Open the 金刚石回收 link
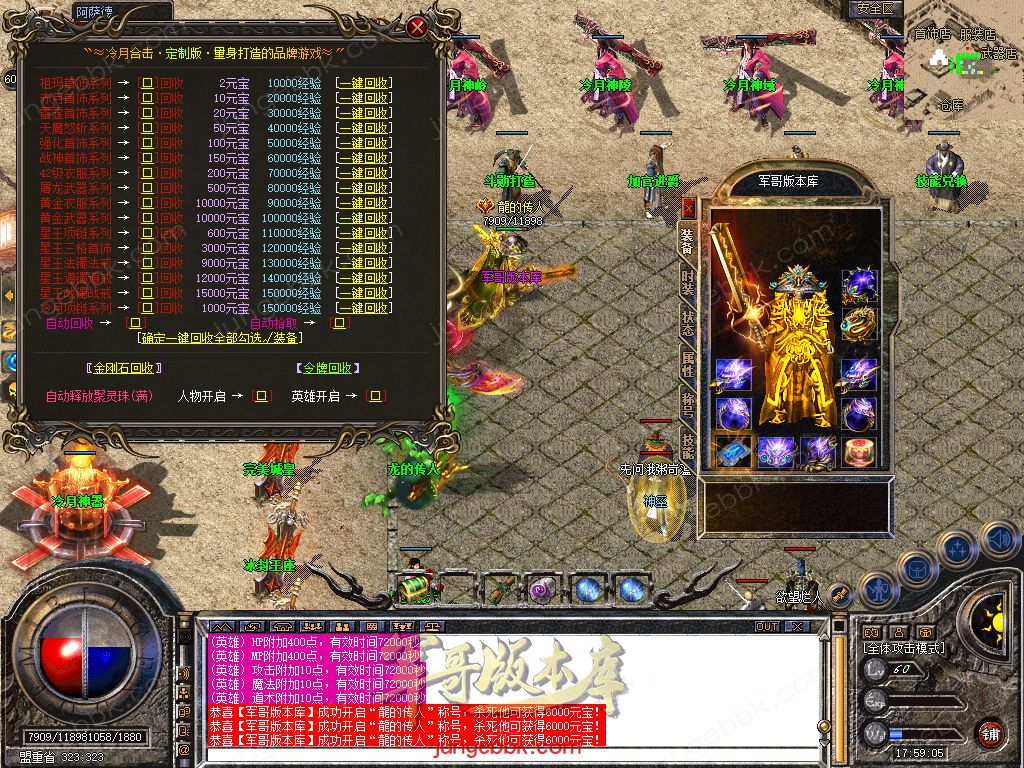 (122, 368)
